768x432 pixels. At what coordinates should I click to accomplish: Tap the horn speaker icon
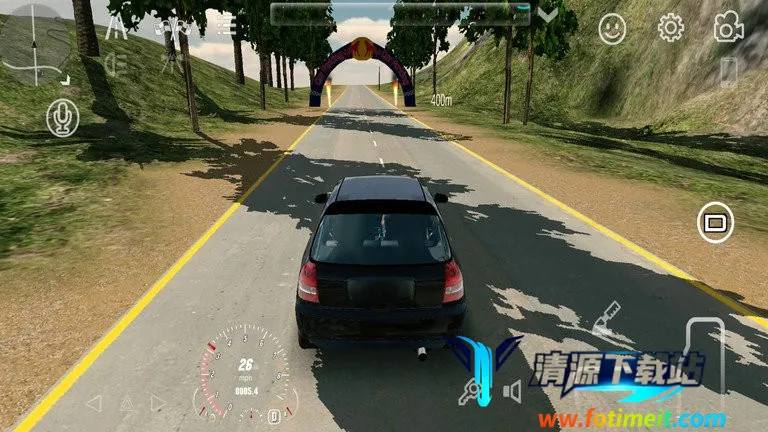pyautogui.click(x=512, y=392)
